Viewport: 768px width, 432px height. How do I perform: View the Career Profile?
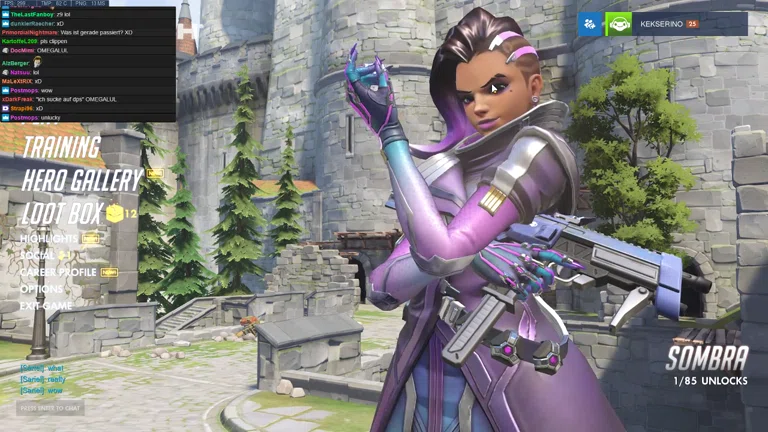click(x=58, y=272)
